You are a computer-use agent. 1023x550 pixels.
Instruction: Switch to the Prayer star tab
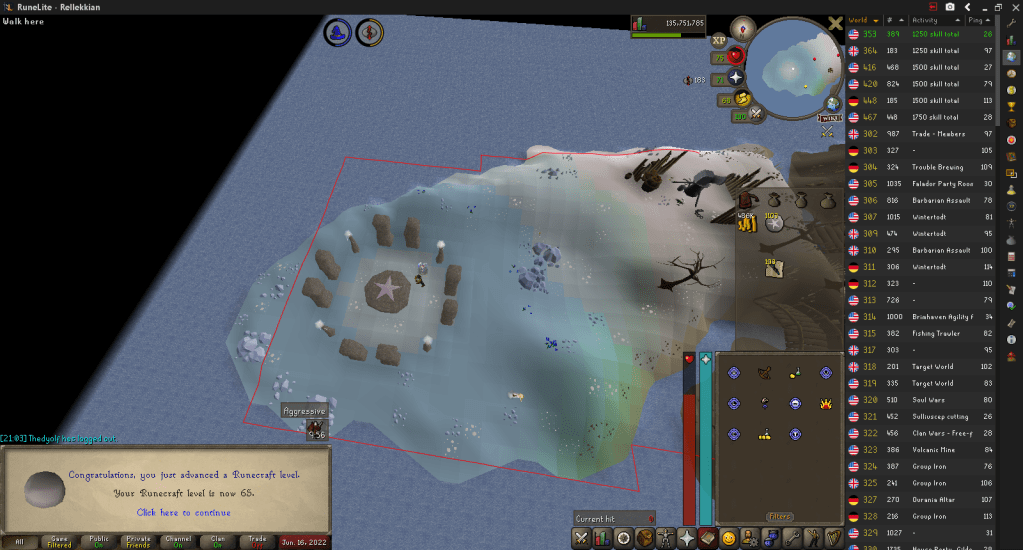pos(687,538)
